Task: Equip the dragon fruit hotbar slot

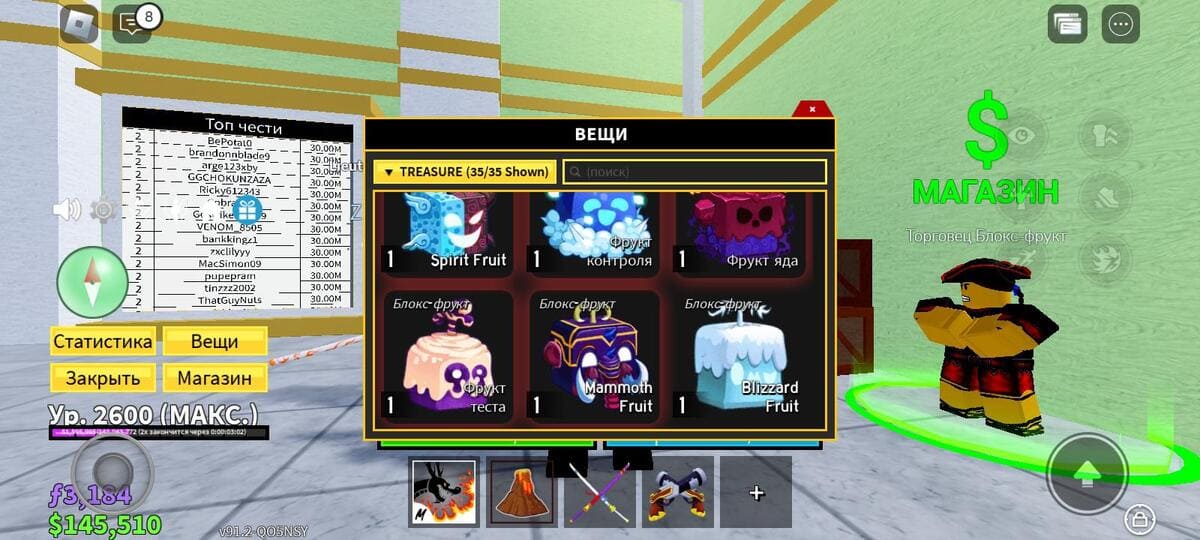Action: (x=443, y=492)
